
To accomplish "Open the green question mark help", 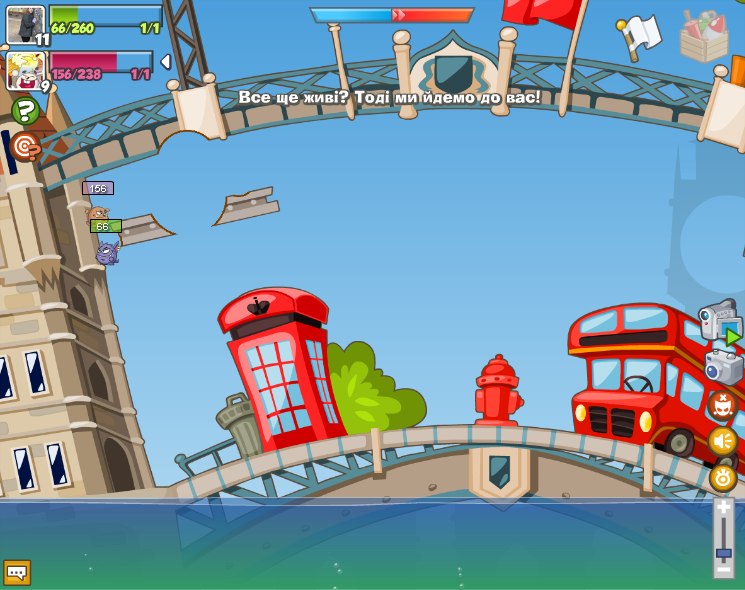I will pyautogui.click(x=26, y=111).
